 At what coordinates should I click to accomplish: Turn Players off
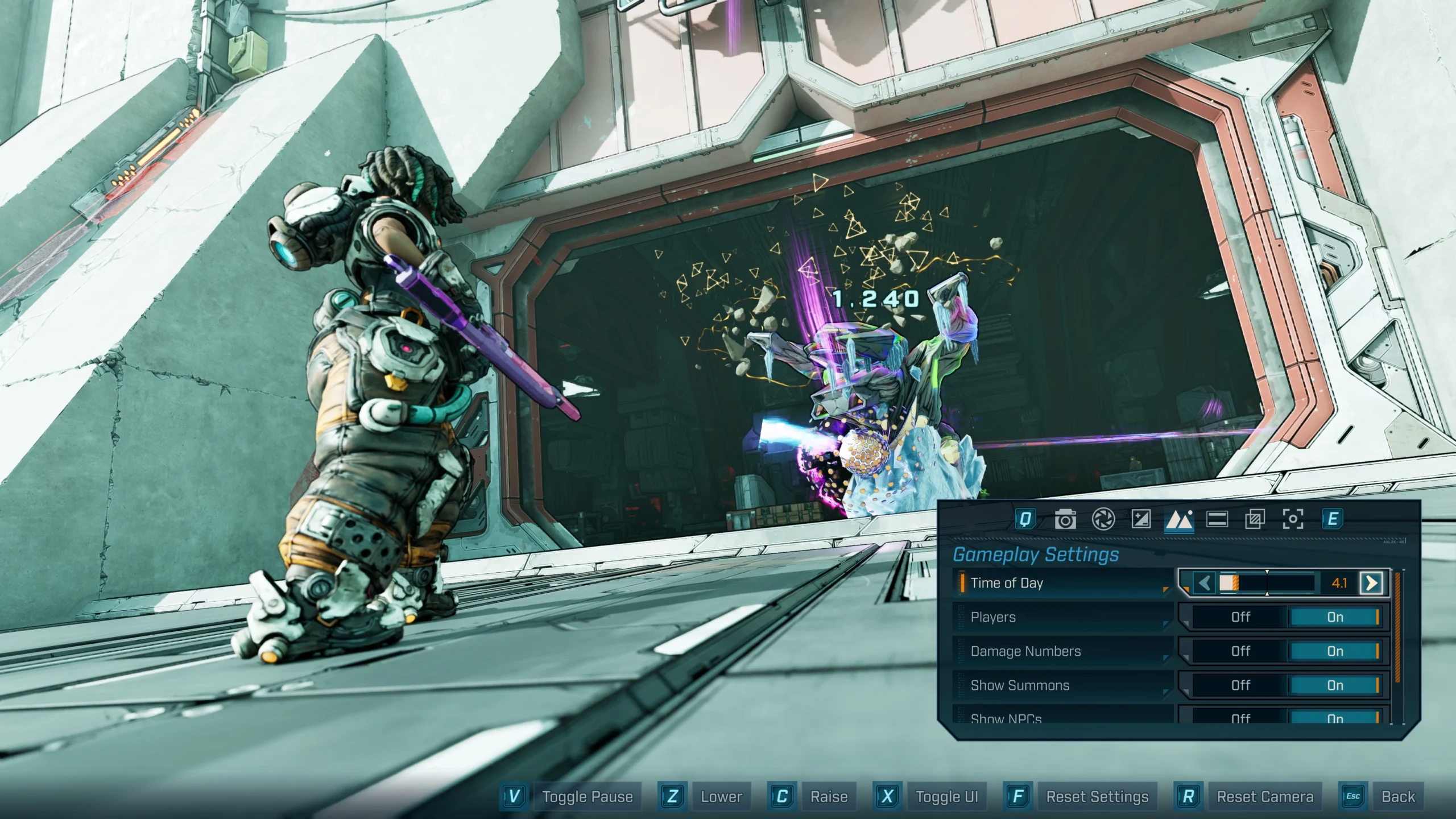pos(1240,617)
